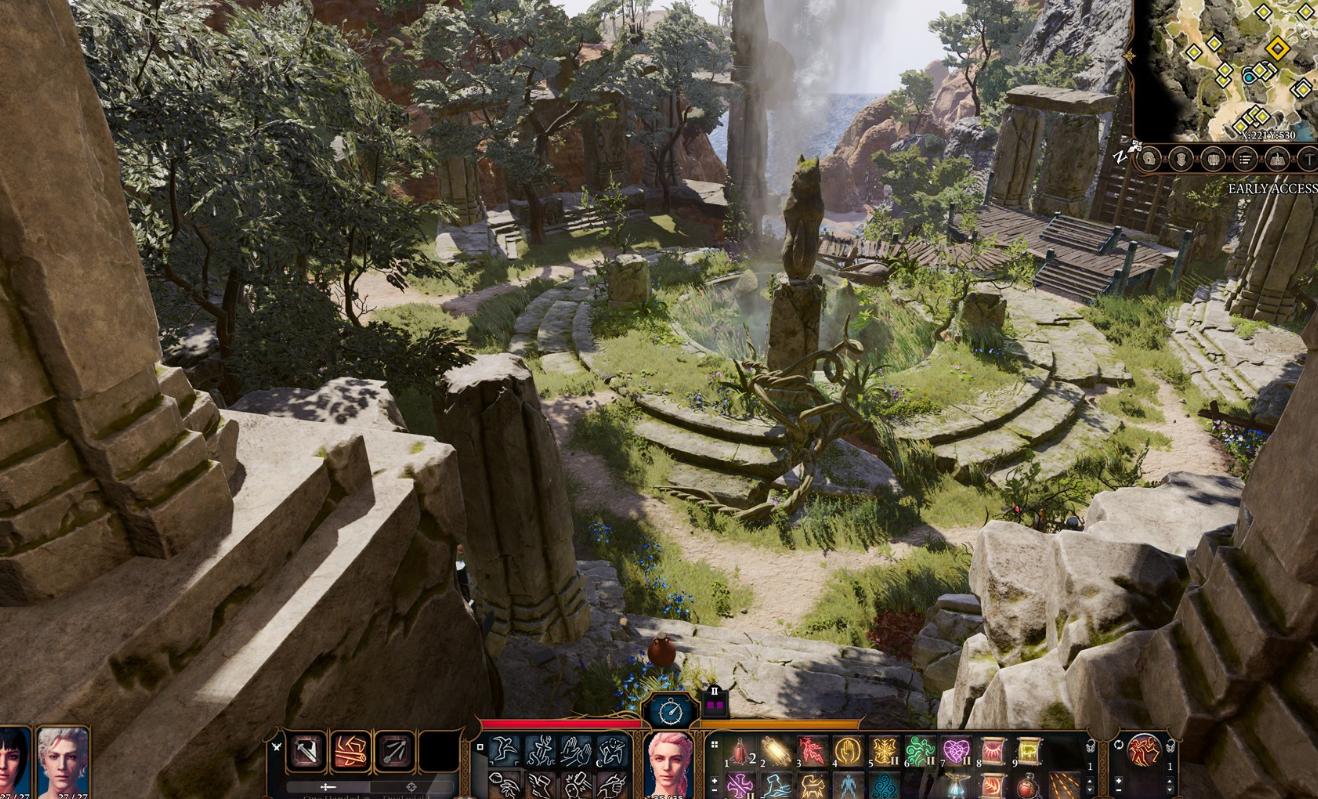Viewport: 1318px width, 799px height.
Task: Activate the melee sword attack icon
Action: 307,752
